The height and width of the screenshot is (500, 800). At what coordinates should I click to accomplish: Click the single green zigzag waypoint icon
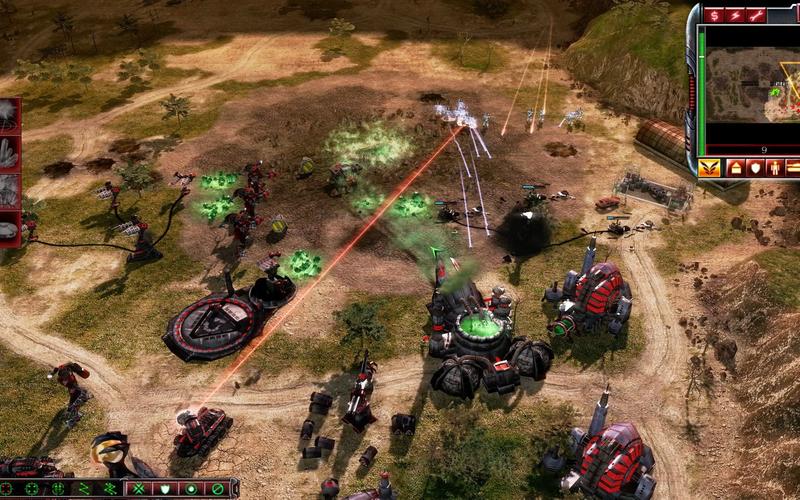pos(84,489)
